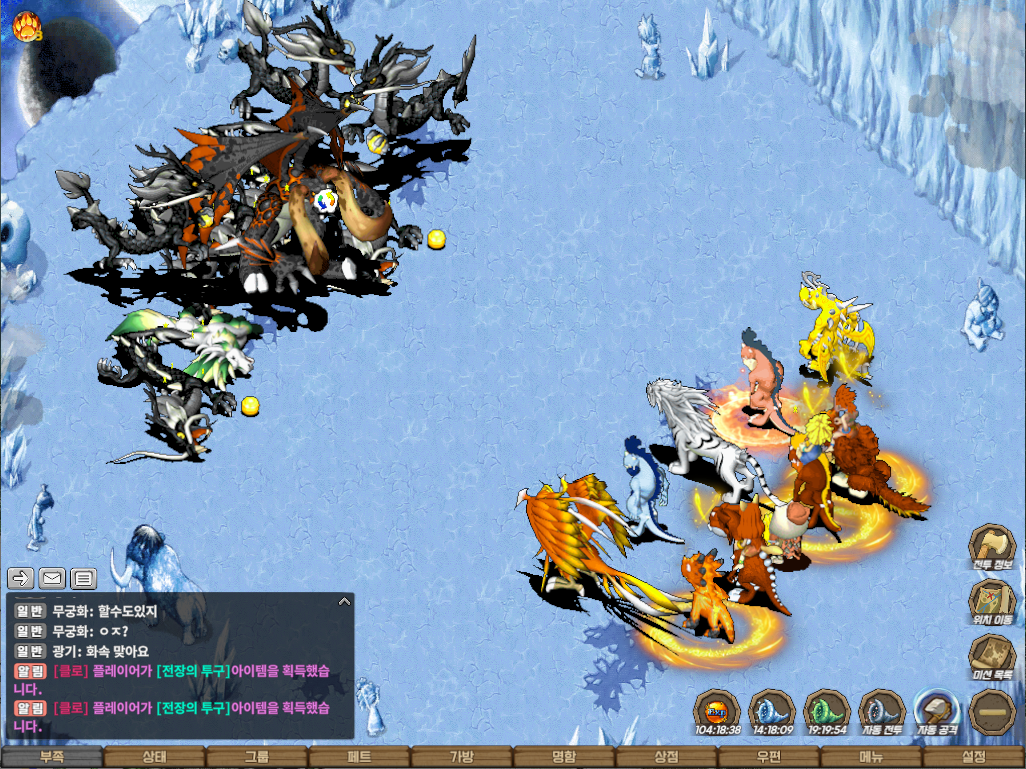Open the 메뉴 menu button

tap(871, 758)
